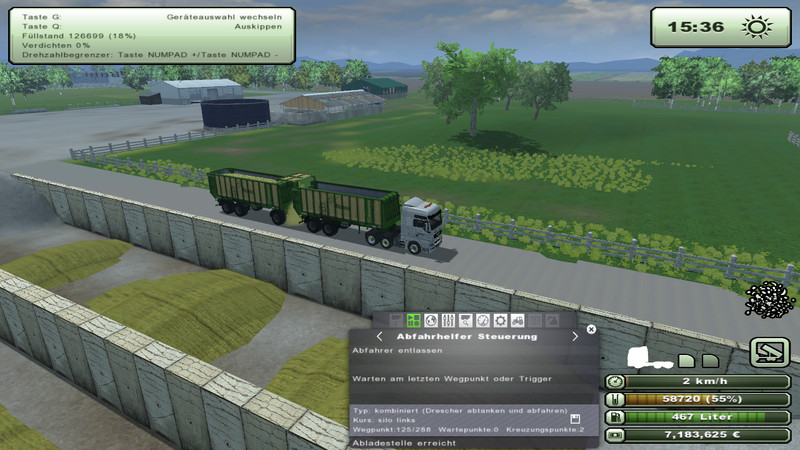Click the save course floppy disk icon
This screenshot has width=800, height=450.
pos(576,419)
